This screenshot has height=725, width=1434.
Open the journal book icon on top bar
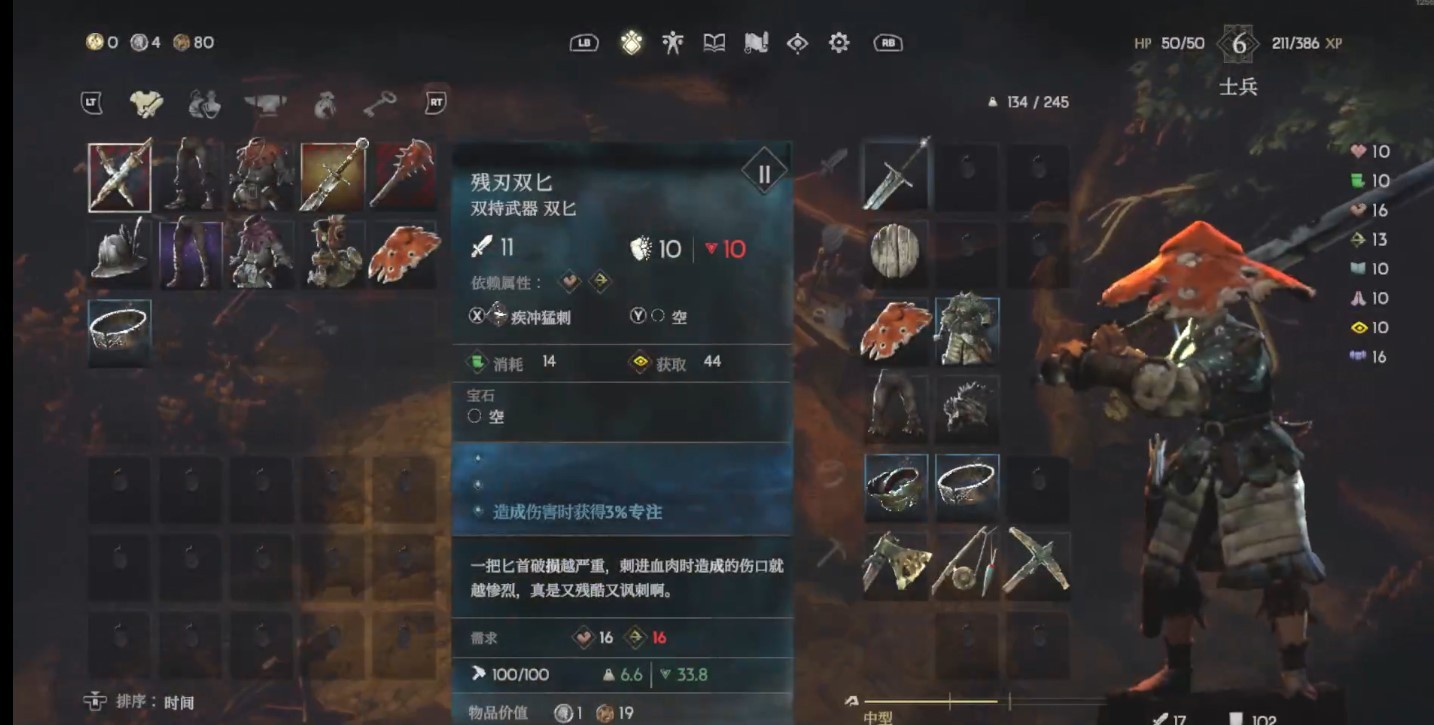click(x=715, y=43)
